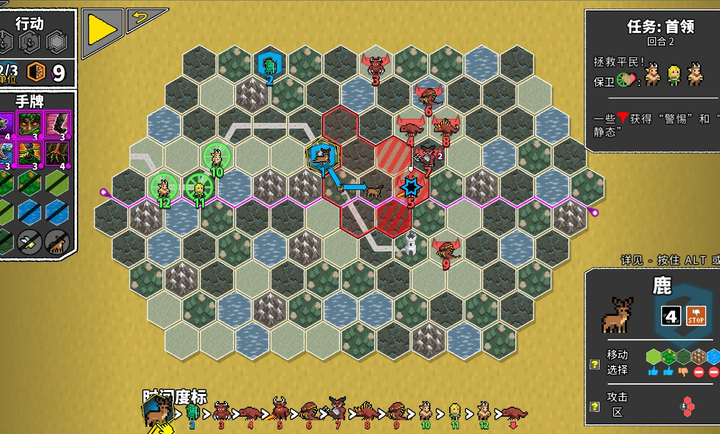The image size is (720, 434).
Task: Select the green-circled unit numbered 10
Action: (215, 157)
